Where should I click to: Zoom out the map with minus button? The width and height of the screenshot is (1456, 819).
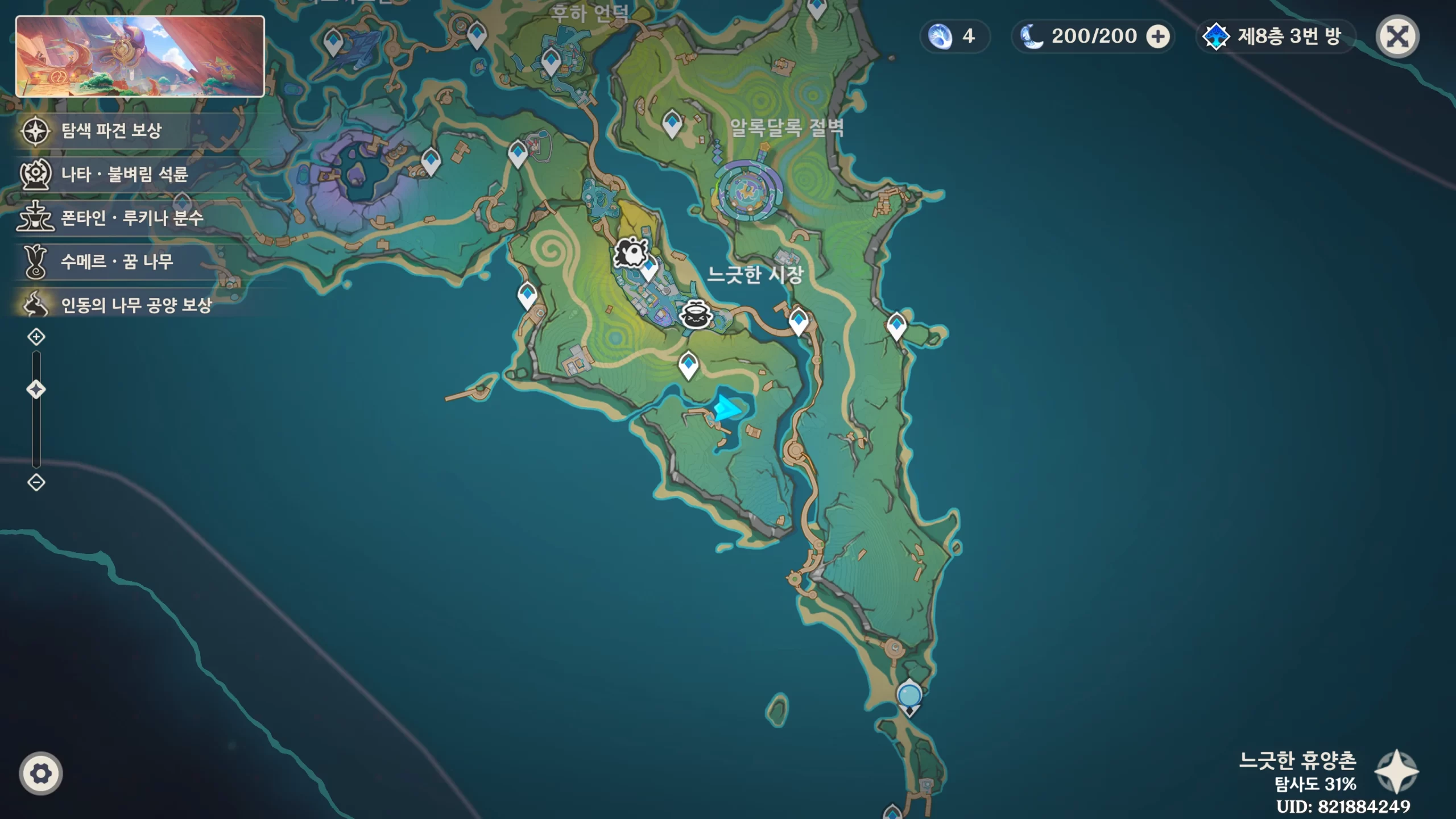coord(36,483)
